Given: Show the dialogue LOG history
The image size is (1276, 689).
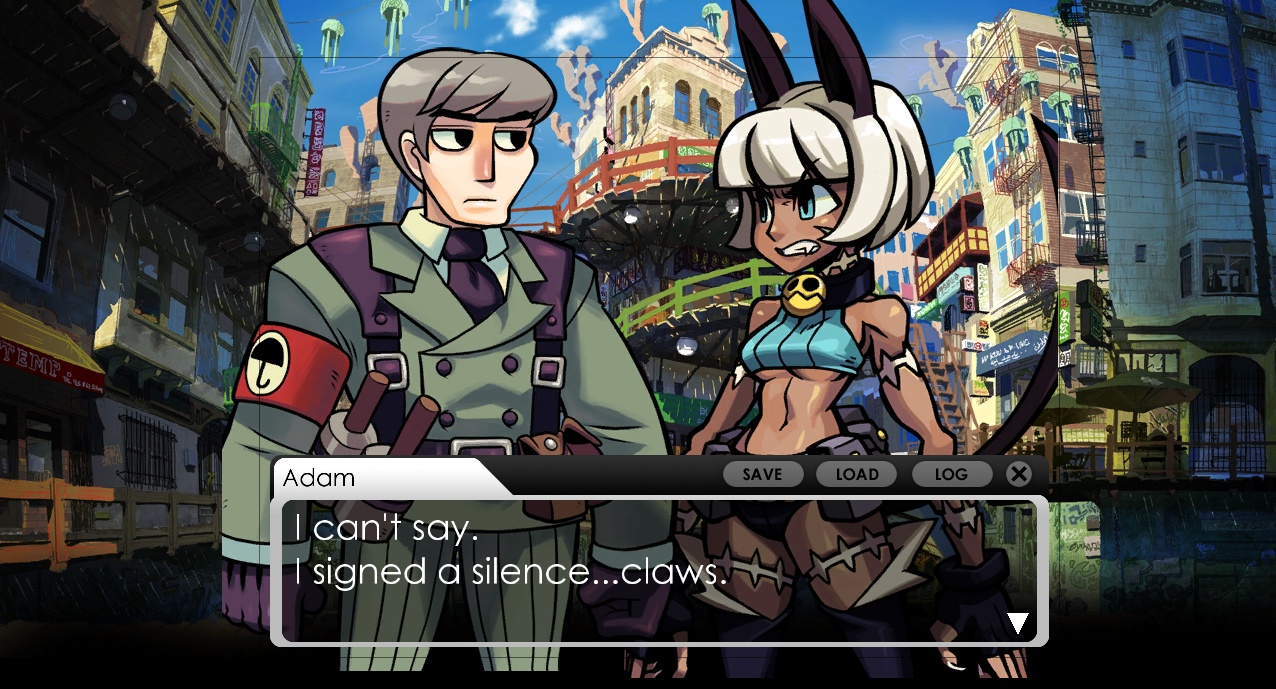Looking at the screenshot, I should click(x=951, y=474).
